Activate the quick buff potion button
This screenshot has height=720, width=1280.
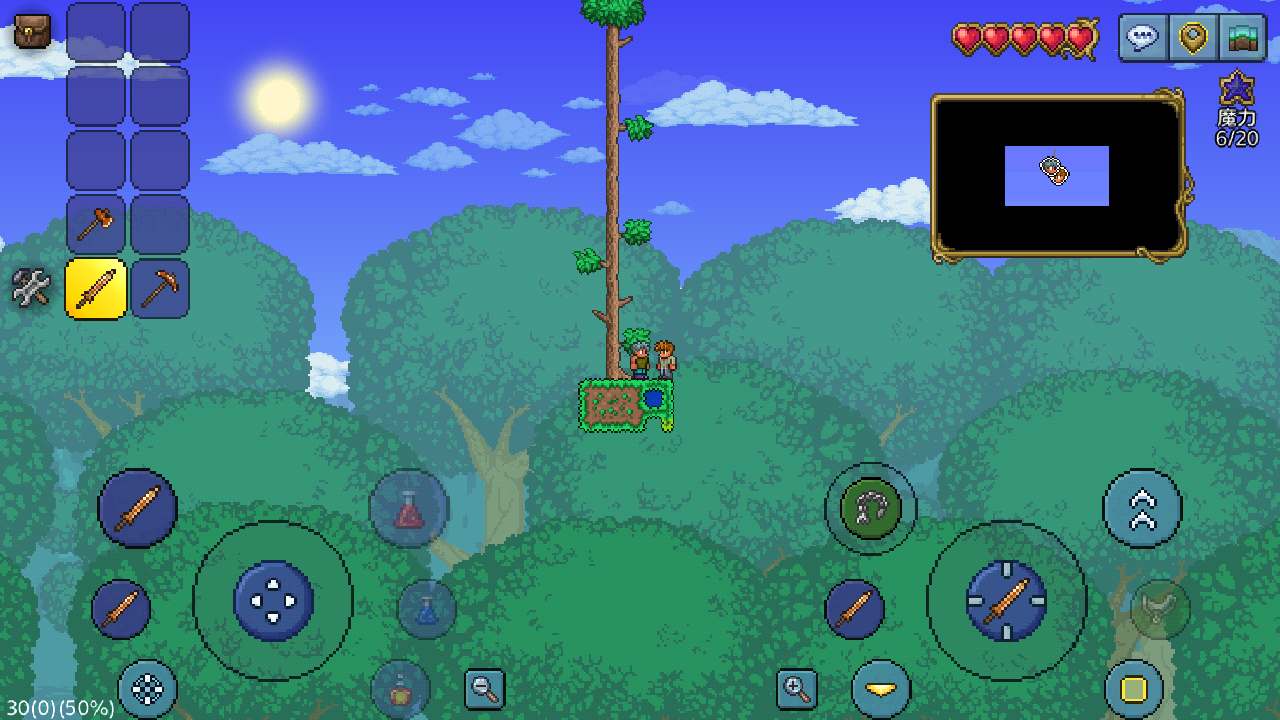click(x=400, y=689)
